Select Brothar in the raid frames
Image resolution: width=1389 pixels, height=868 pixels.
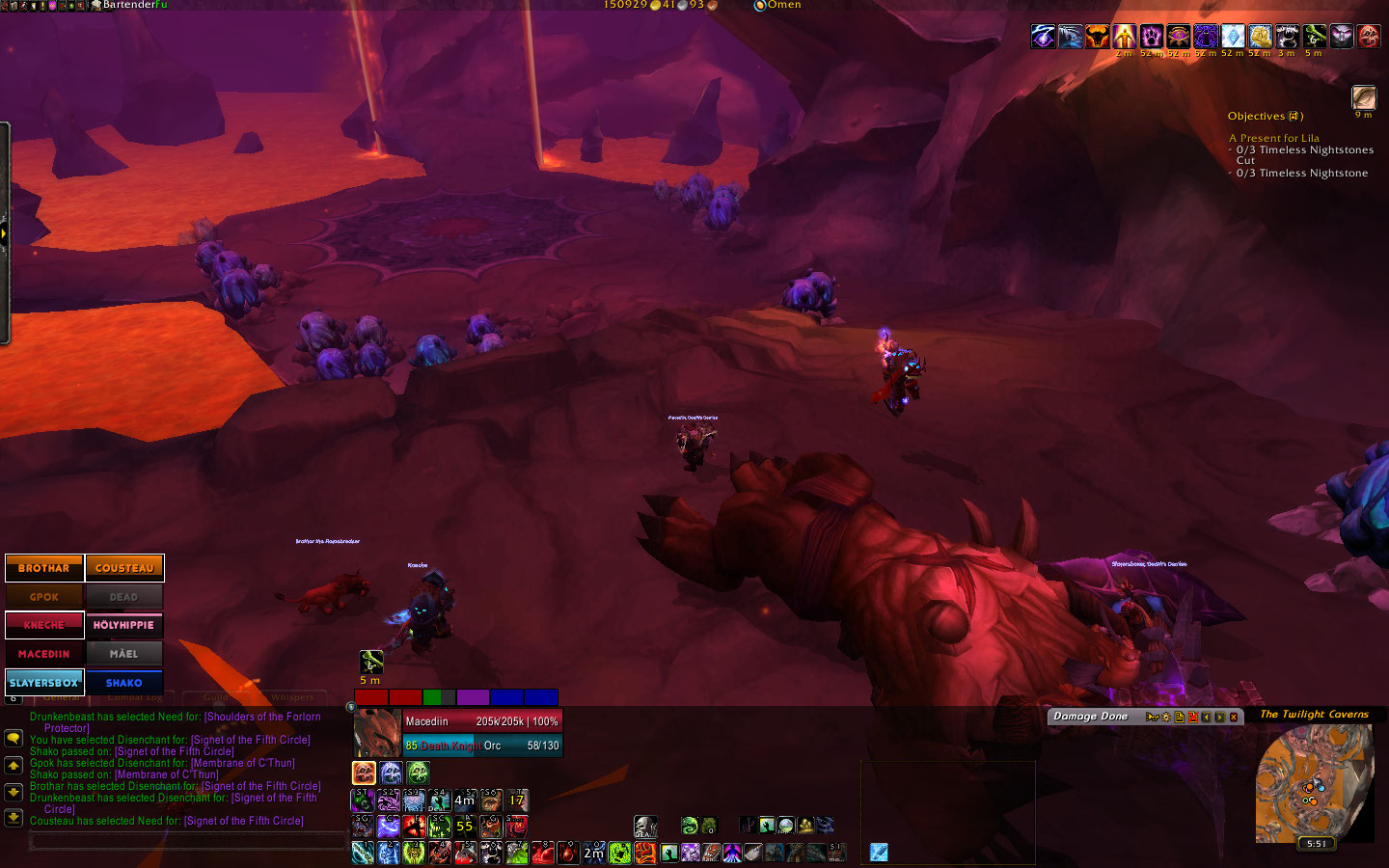point(44,568)
